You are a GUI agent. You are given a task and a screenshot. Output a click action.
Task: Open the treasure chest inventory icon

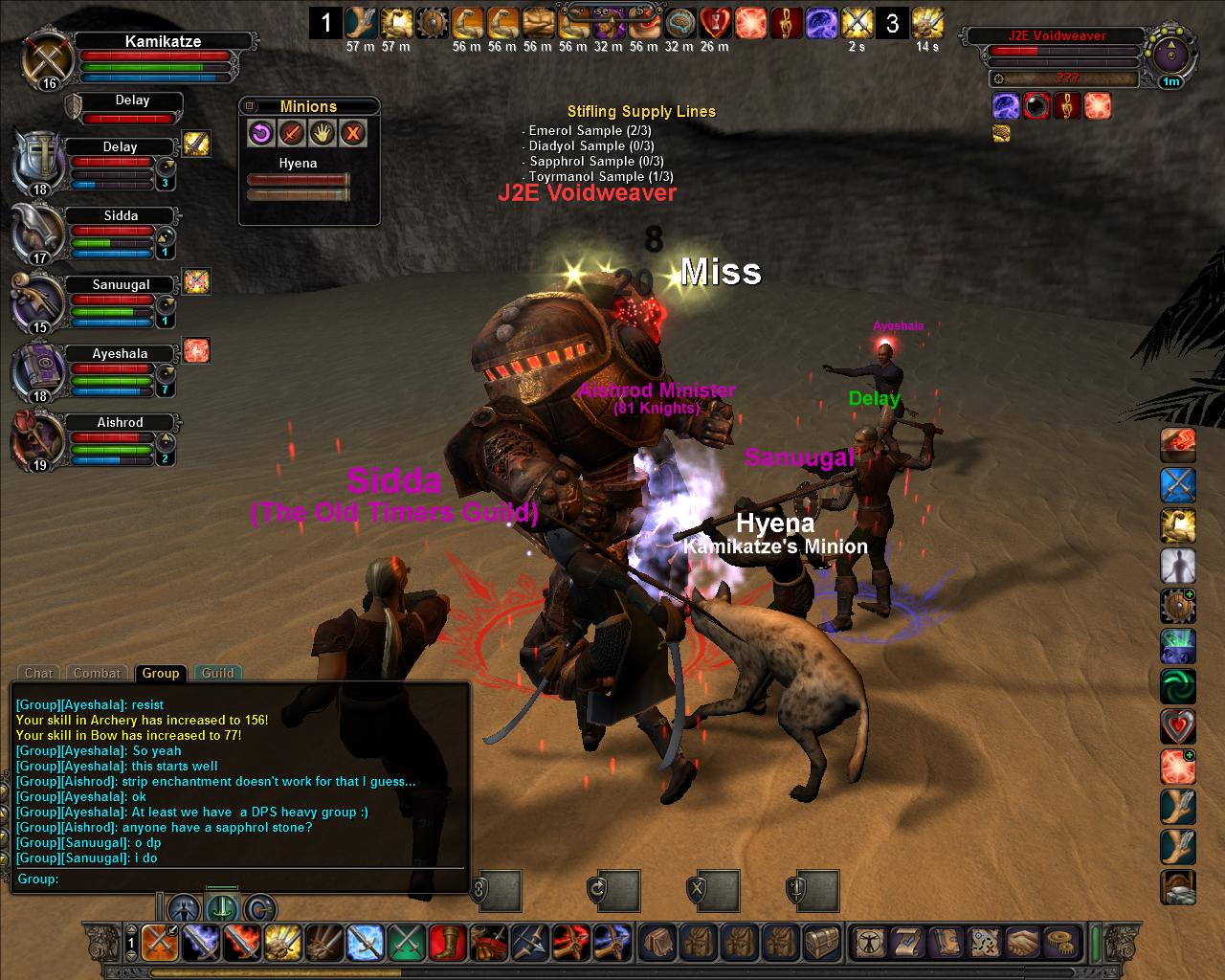click(821, 943)
